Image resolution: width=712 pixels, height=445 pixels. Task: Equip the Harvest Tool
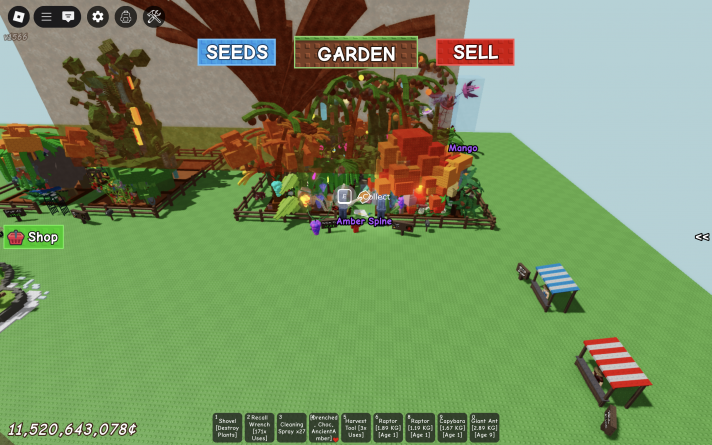356,428
